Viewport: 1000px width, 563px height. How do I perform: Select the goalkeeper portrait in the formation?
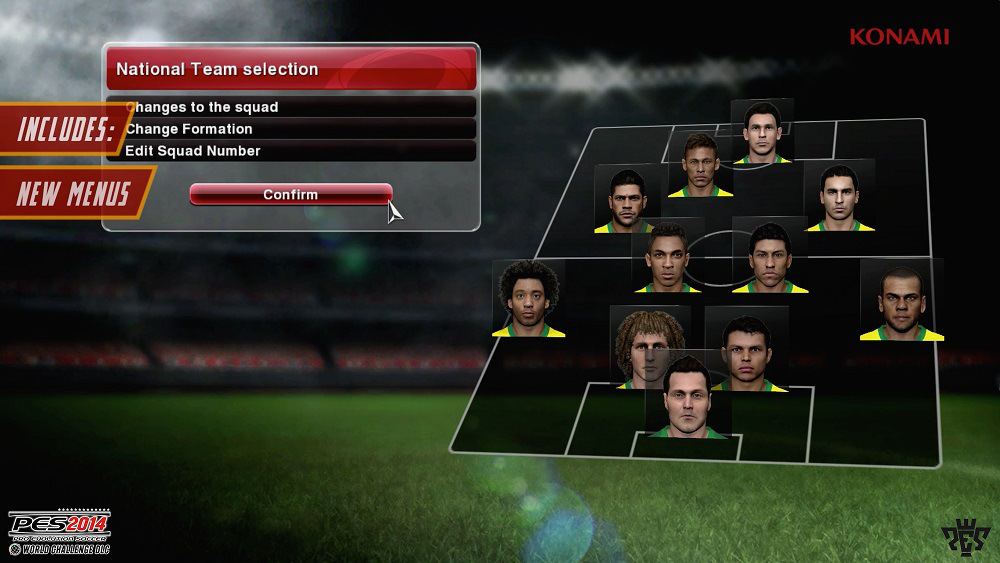point(686,398)
